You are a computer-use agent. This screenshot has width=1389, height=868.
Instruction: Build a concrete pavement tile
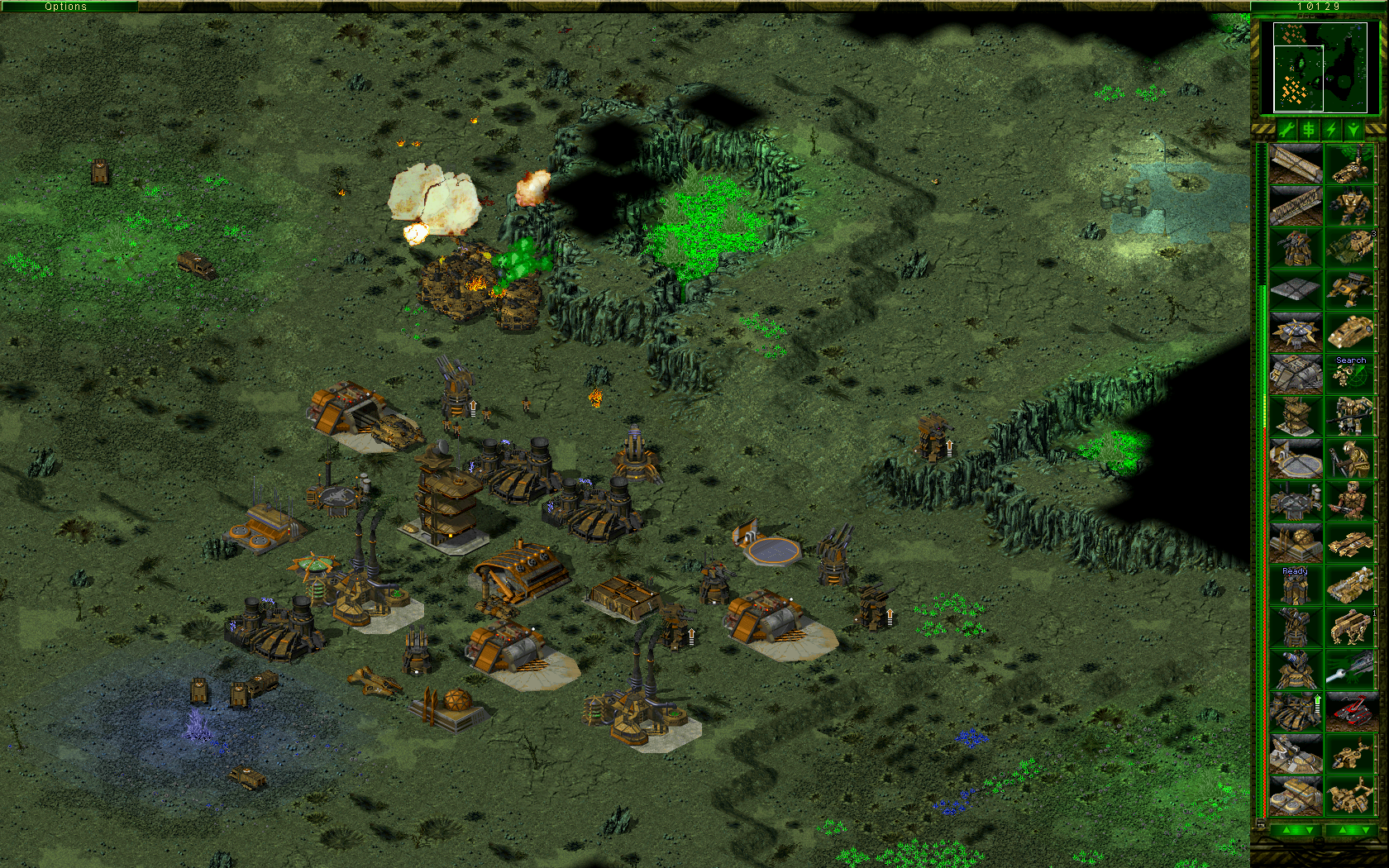tap(1296, 289)
